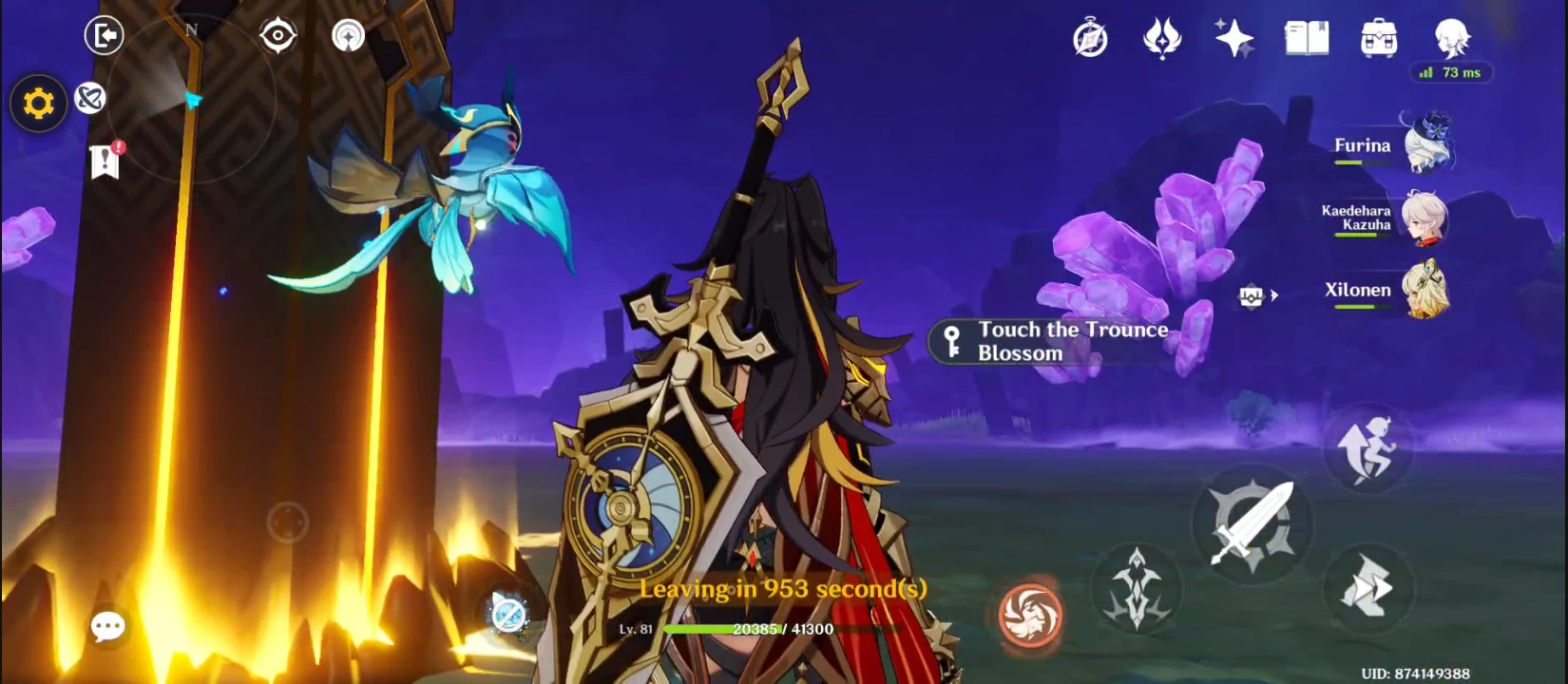1568x684 pixels.
Task: Open the Adventurer Handbook book icon
Action: click(x=1306, y=38)
